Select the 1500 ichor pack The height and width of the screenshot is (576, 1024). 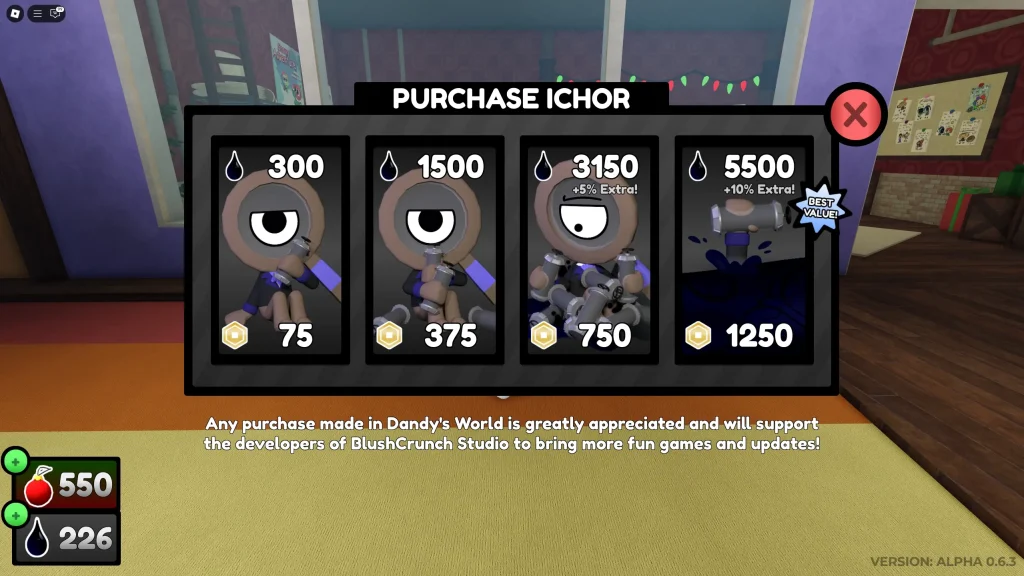click(435, 250)
